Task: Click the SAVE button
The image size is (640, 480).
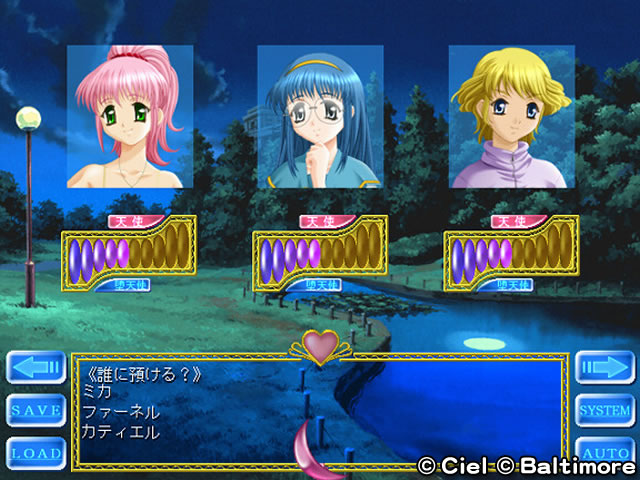Action: (x=36, y=410)
